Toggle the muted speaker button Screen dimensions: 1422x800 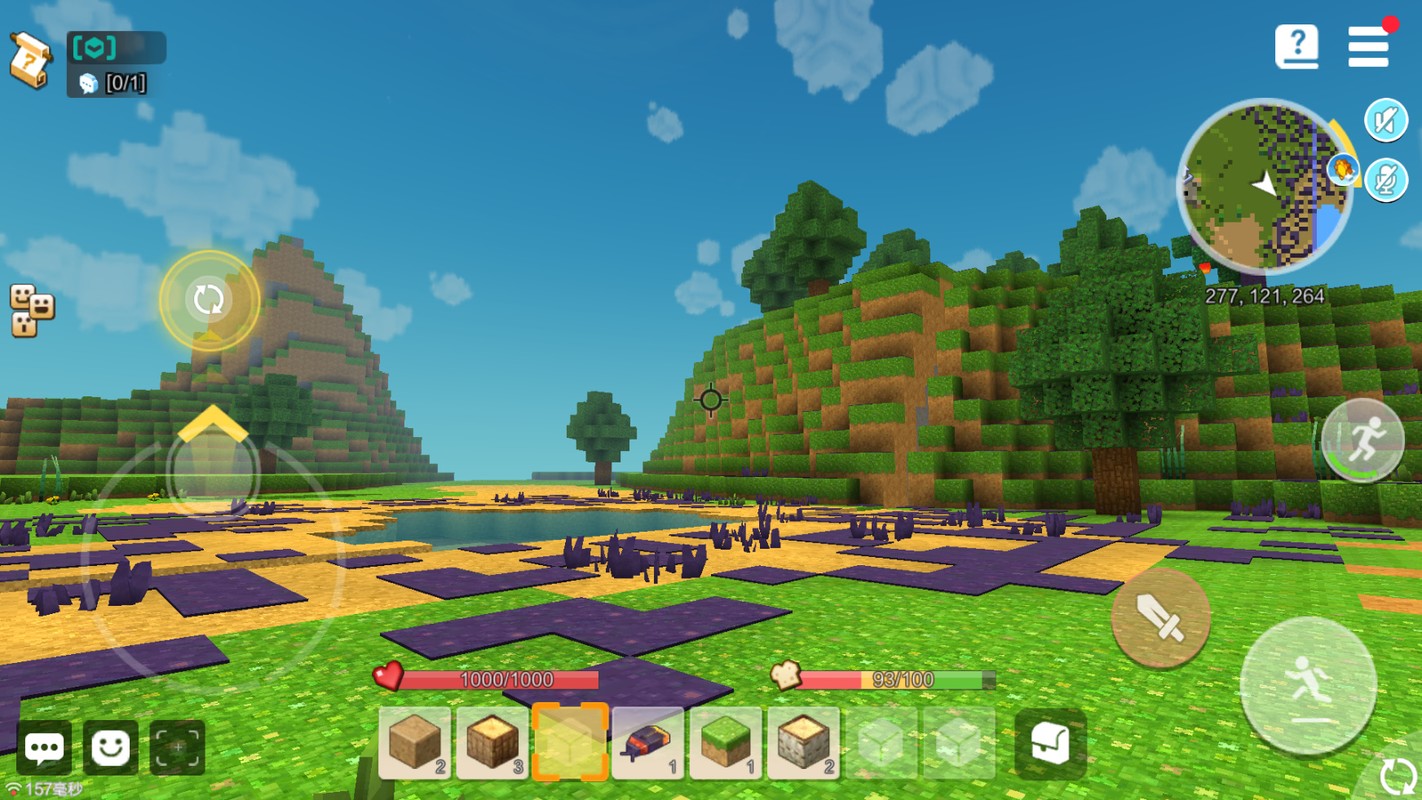(1386, 121)
